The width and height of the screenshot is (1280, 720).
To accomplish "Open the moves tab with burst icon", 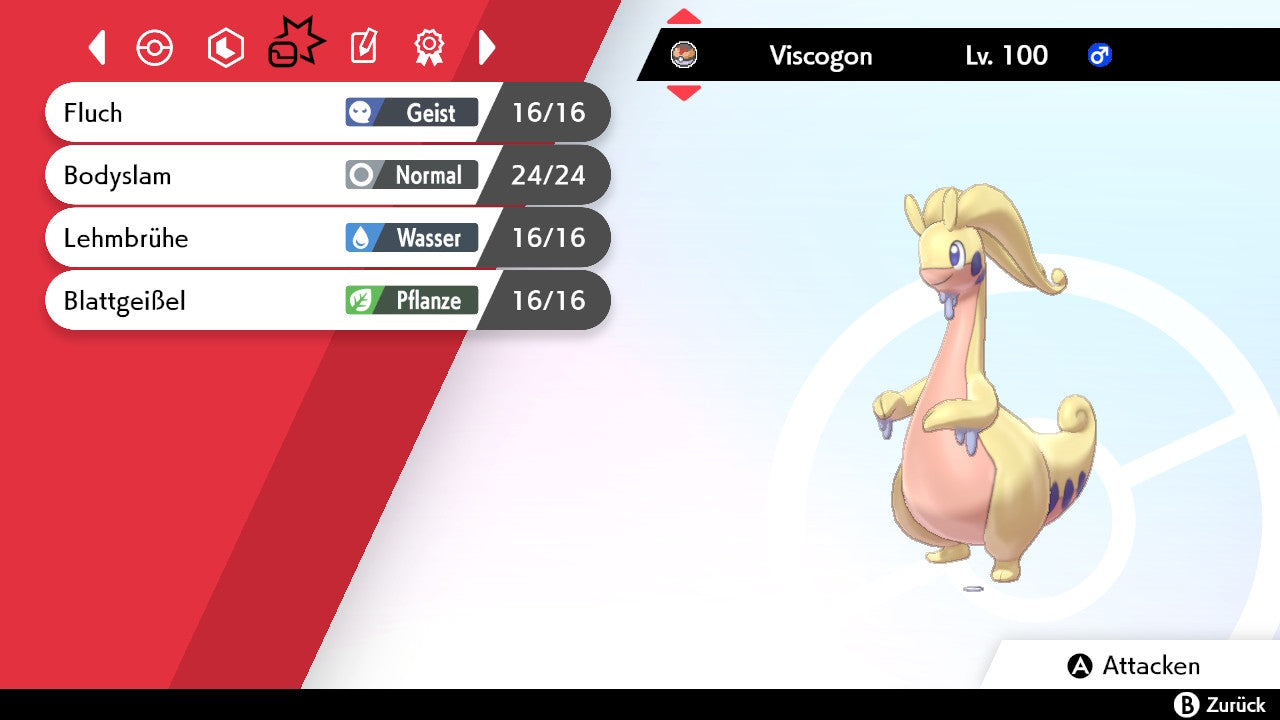I will pos(295,46).
